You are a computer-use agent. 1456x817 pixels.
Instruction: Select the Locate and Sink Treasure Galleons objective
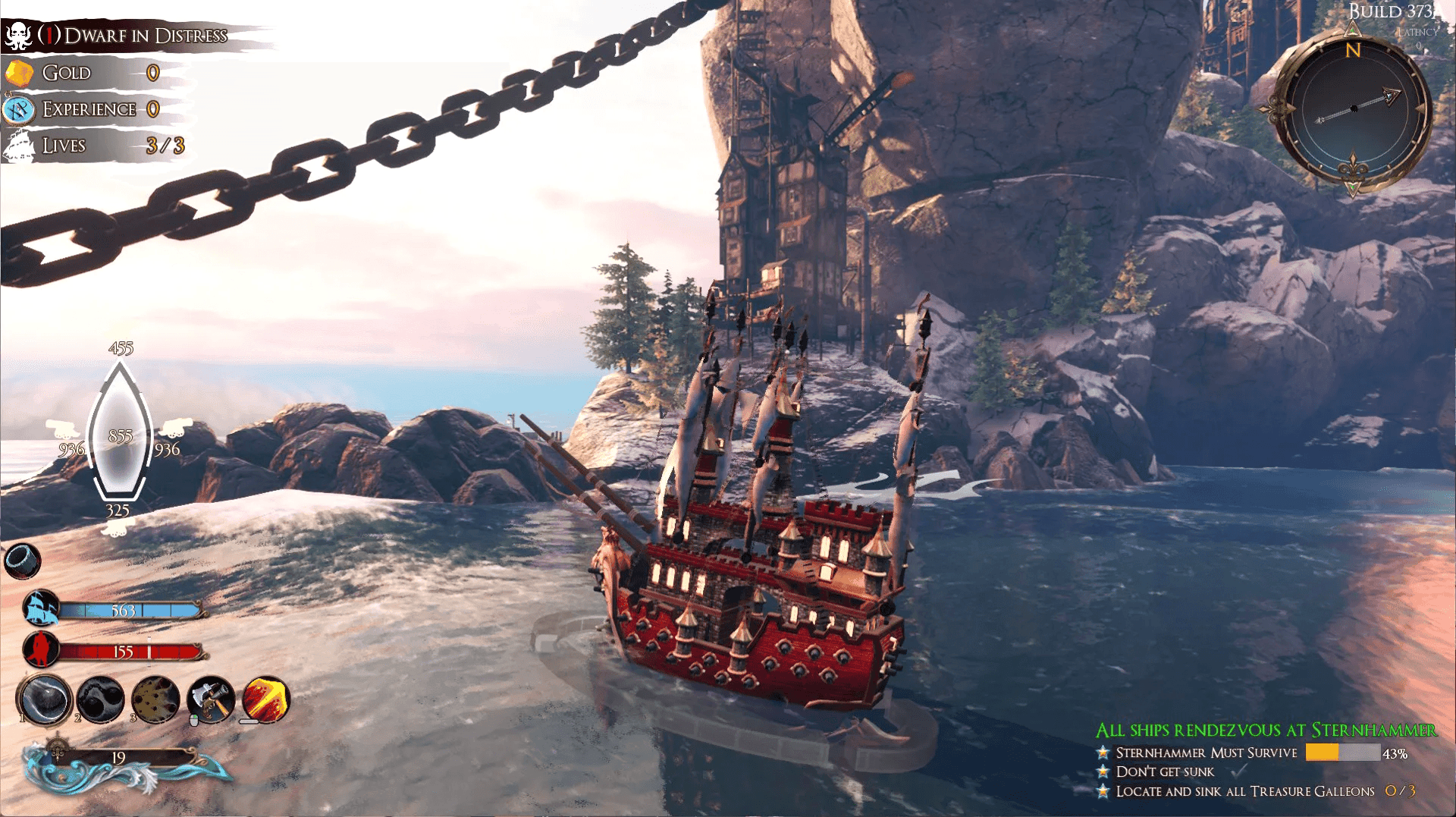pyautogui.click(x=1244, y=791)
